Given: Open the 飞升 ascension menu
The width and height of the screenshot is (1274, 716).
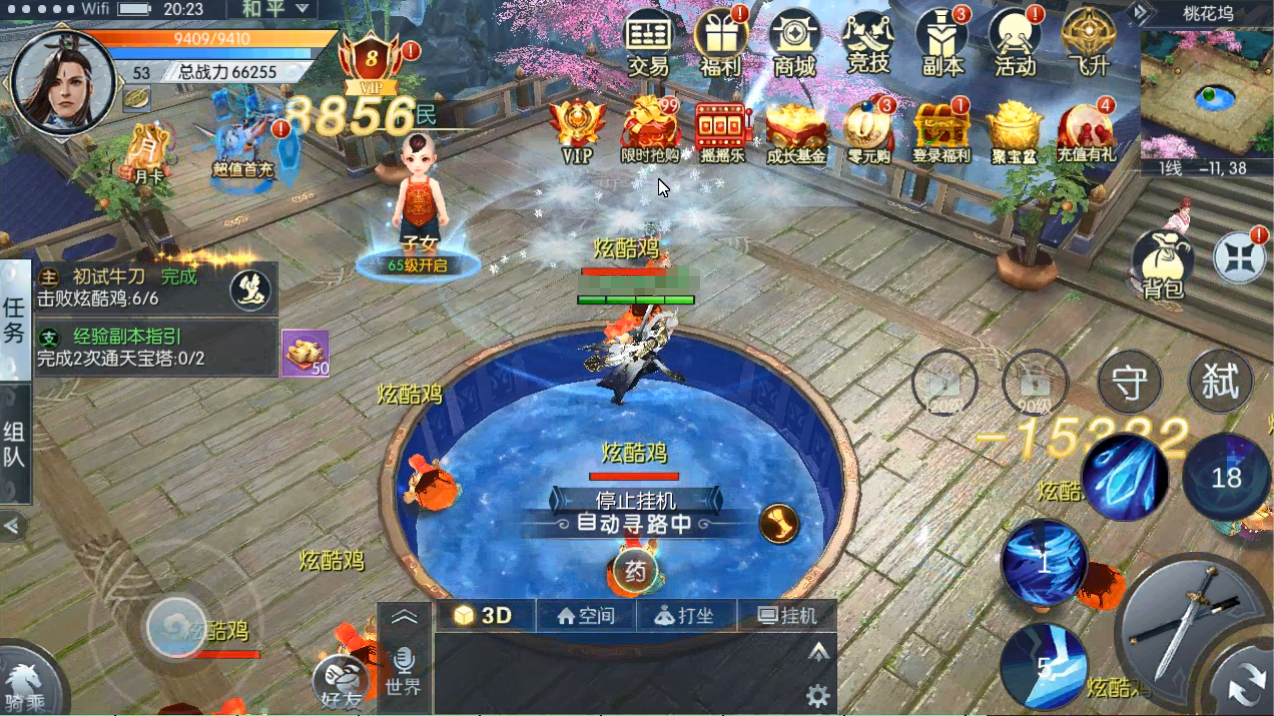Looking at the screenshot, I should 1087,42.
